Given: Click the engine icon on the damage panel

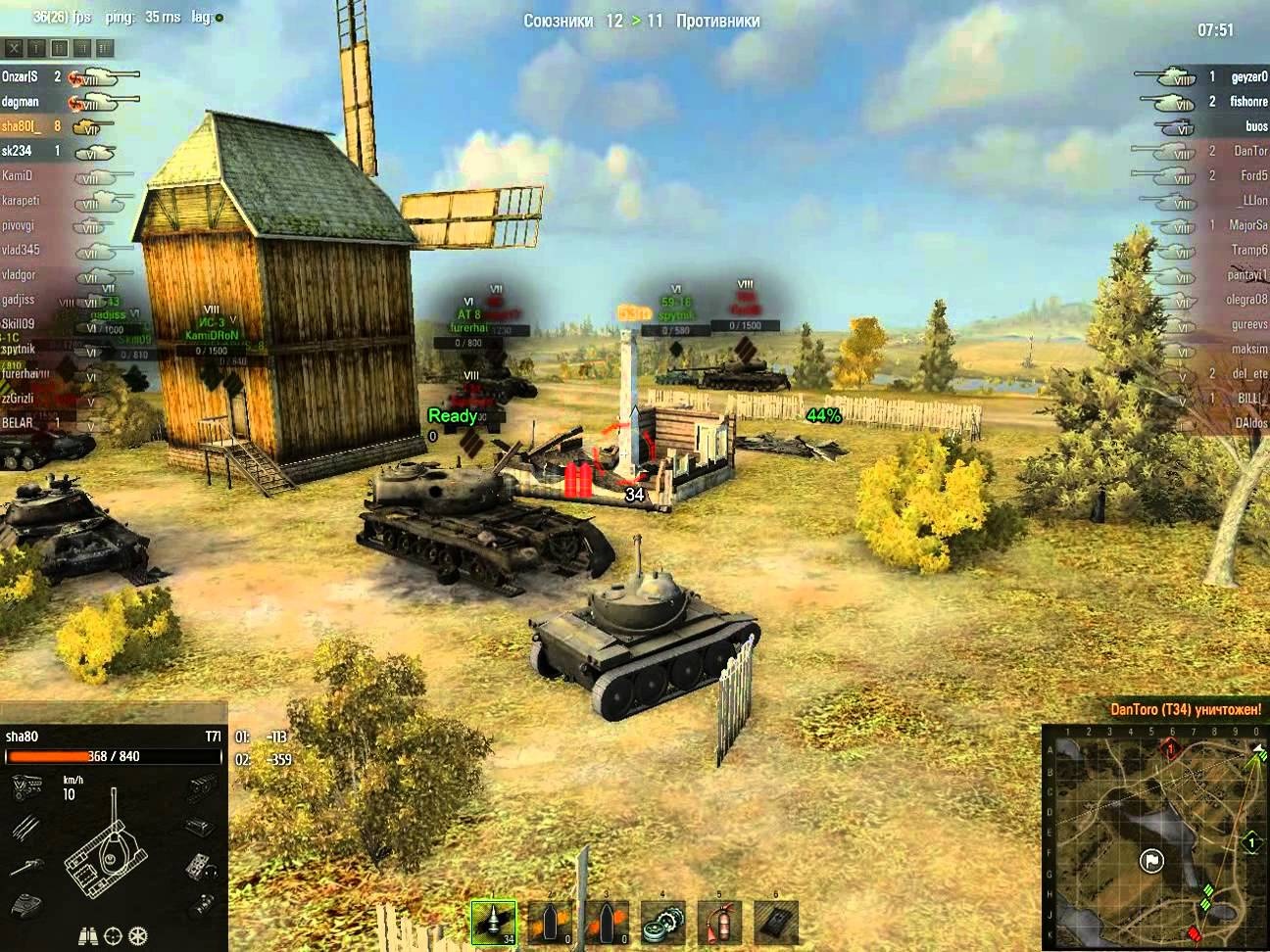Looking at the screenshot, I should (25, 787).
